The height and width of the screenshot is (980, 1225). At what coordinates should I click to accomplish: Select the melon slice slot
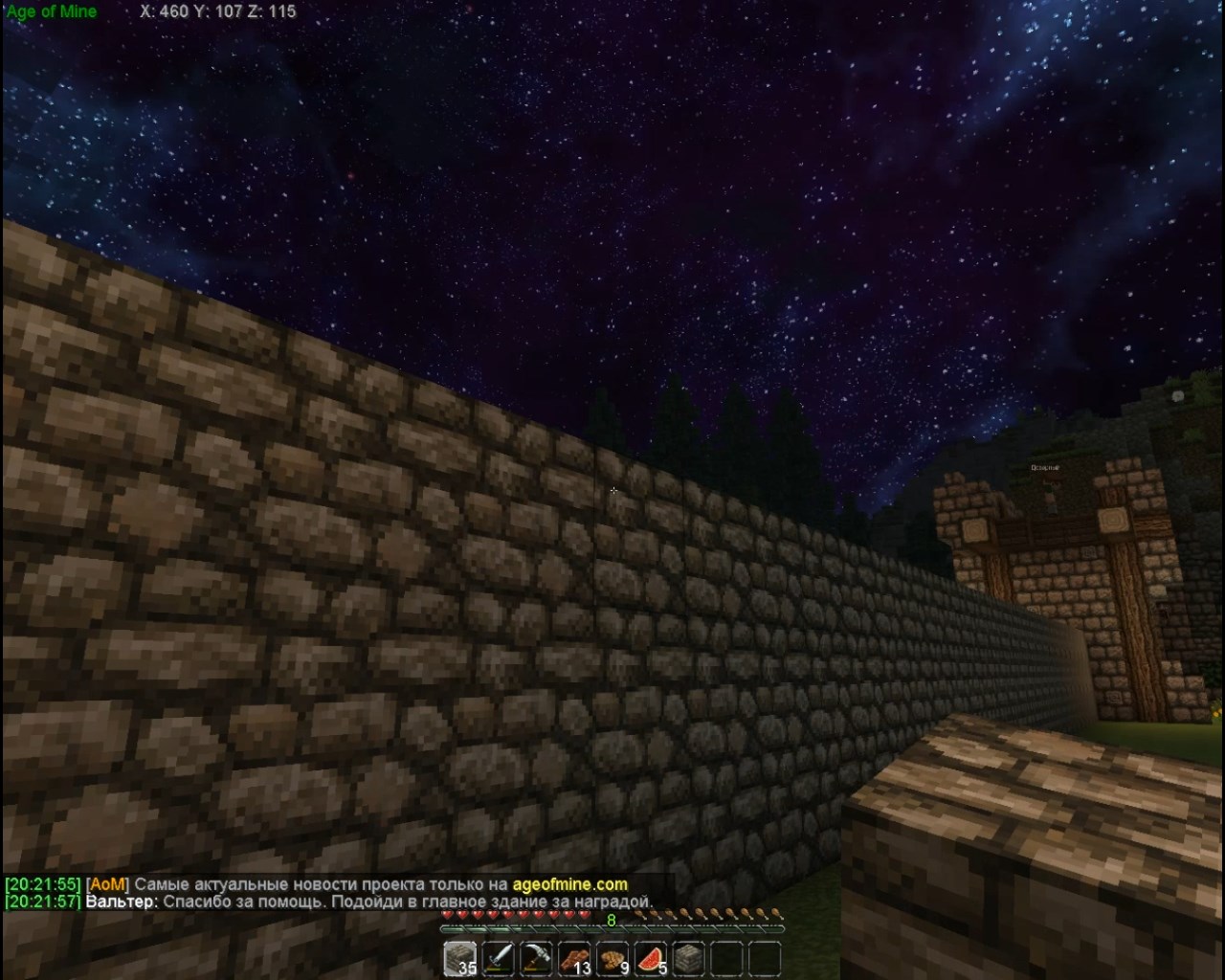[652, 958]
